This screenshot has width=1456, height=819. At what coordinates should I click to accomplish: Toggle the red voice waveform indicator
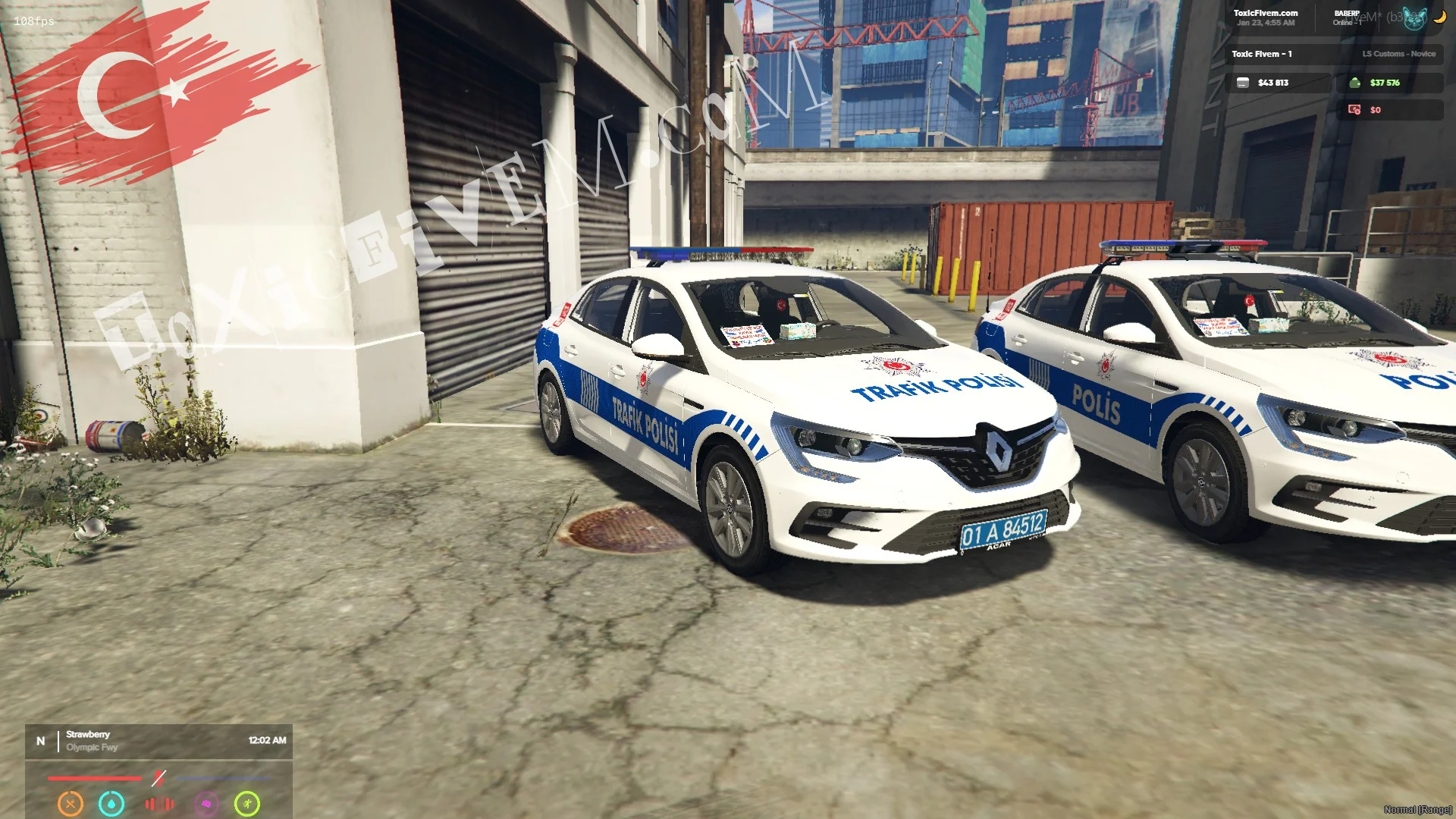pos(159,803)
